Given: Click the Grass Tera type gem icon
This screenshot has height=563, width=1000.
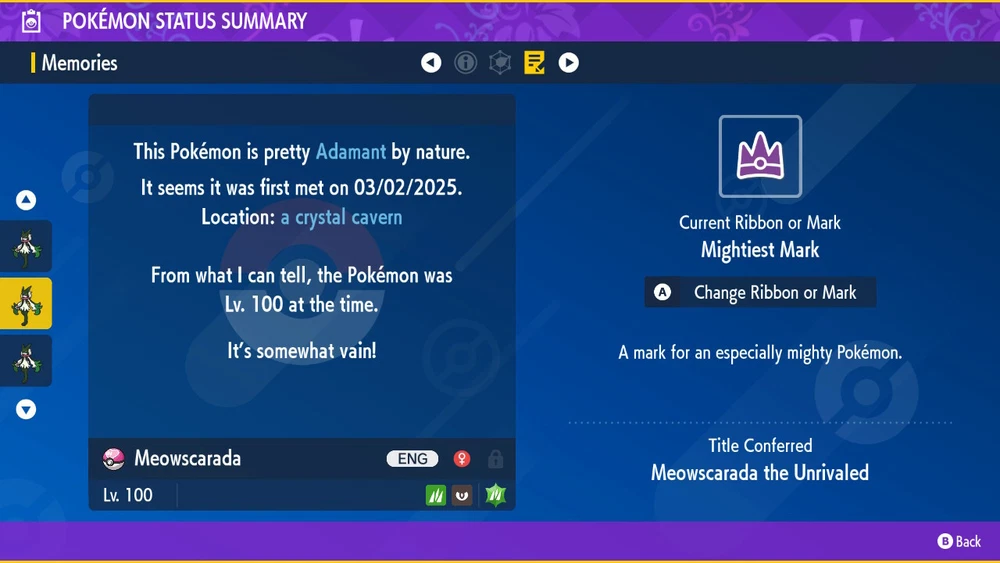Looking at the screenshot, I should (497, 495).
